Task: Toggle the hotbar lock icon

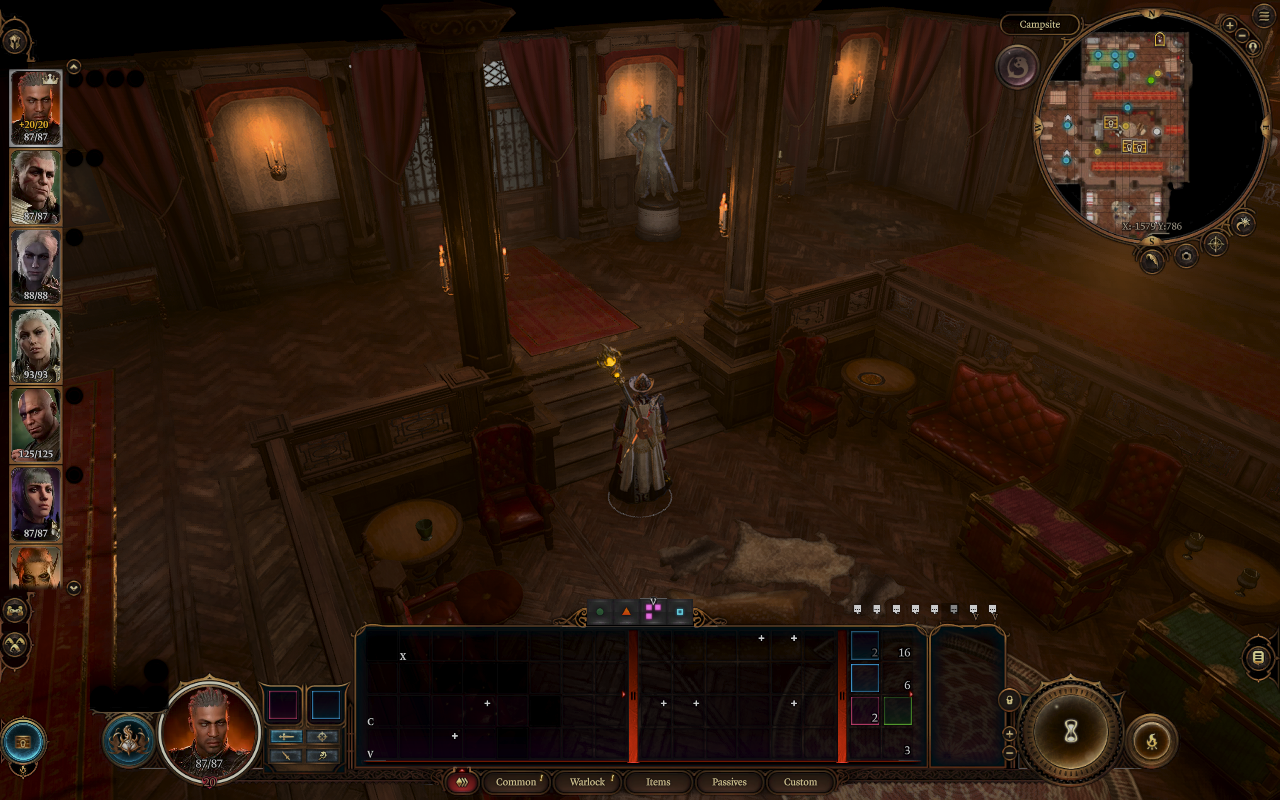Action: point(1009,701)
